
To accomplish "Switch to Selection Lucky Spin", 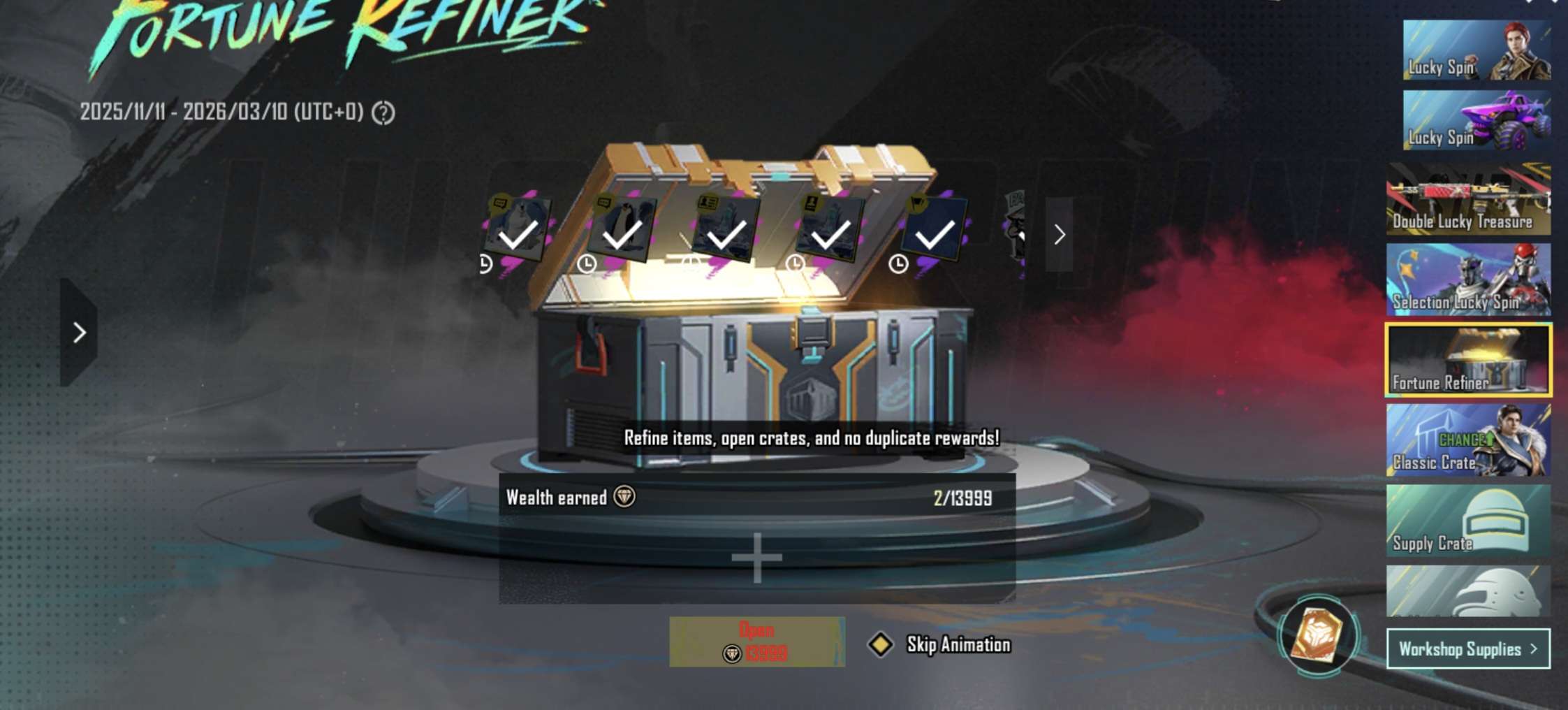I will (1468, 280).
